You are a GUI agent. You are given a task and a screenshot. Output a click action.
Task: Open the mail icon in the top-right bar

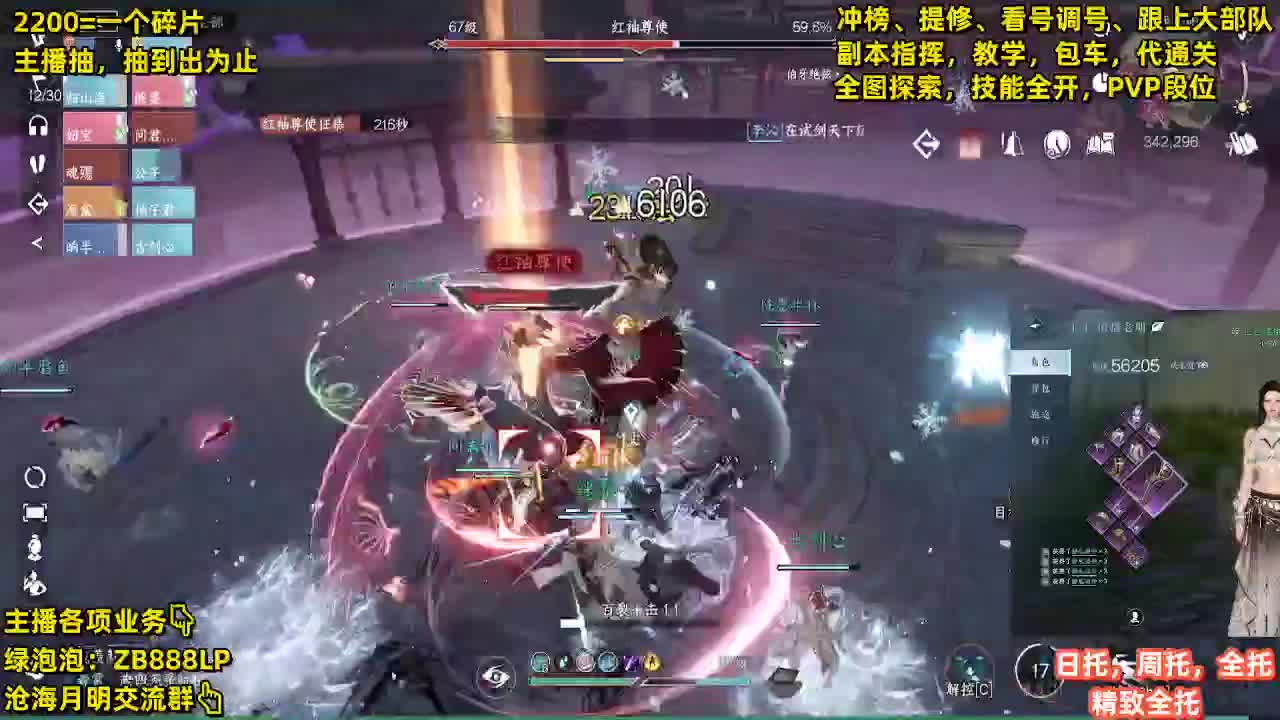coord(968,143)
